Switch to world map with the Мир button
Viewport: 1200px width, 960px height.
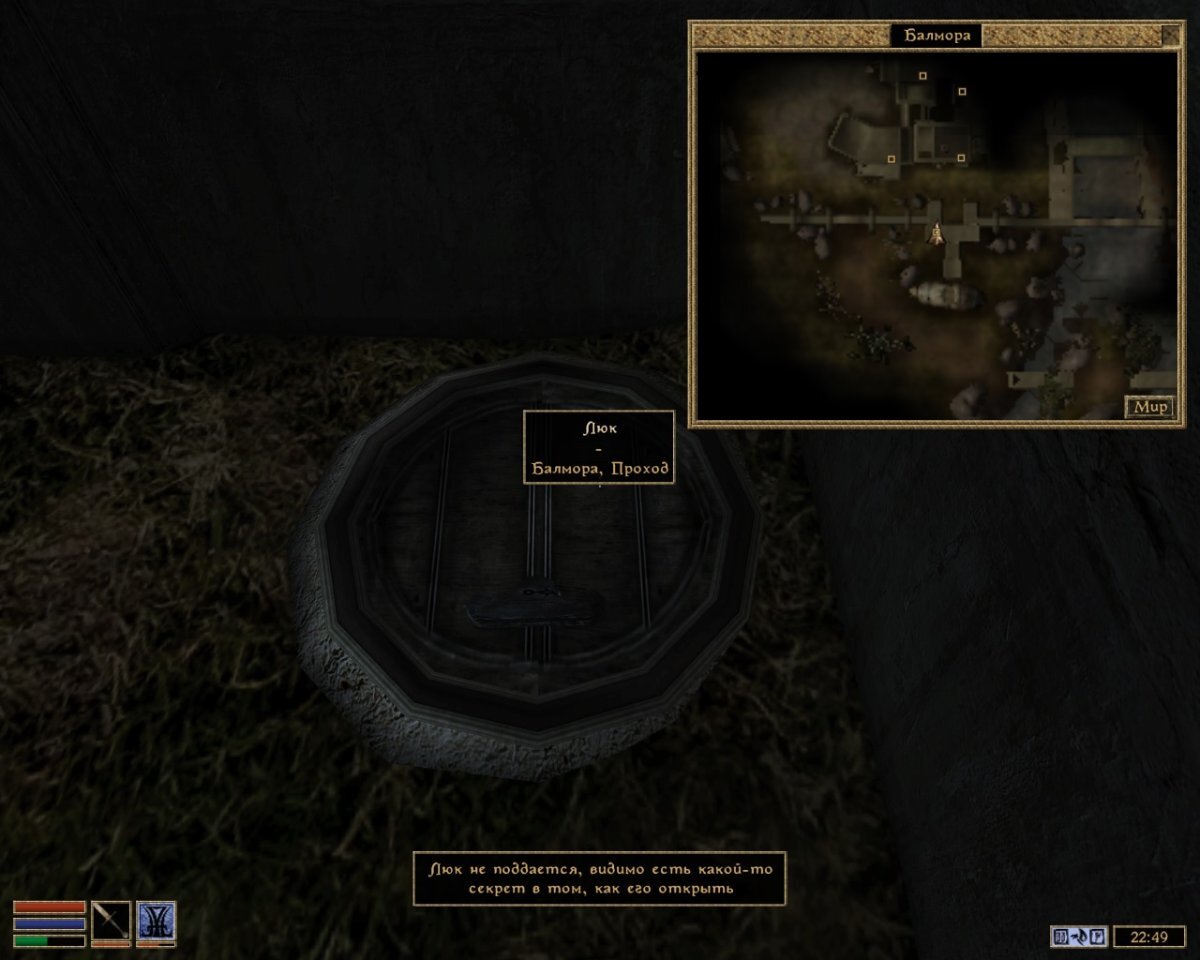pyautogui.click(x=1149, y=407)
